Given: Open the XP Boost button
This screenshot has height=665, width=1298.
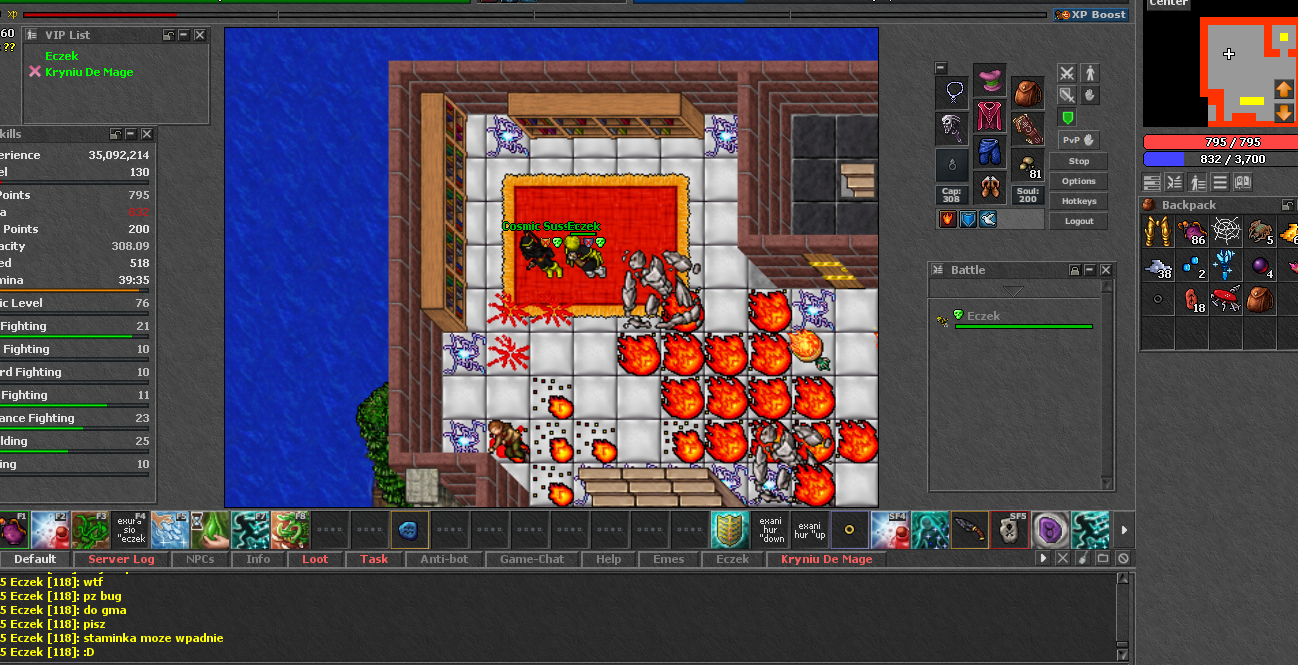Looking at the screenshot, I should pos(1092,15).
